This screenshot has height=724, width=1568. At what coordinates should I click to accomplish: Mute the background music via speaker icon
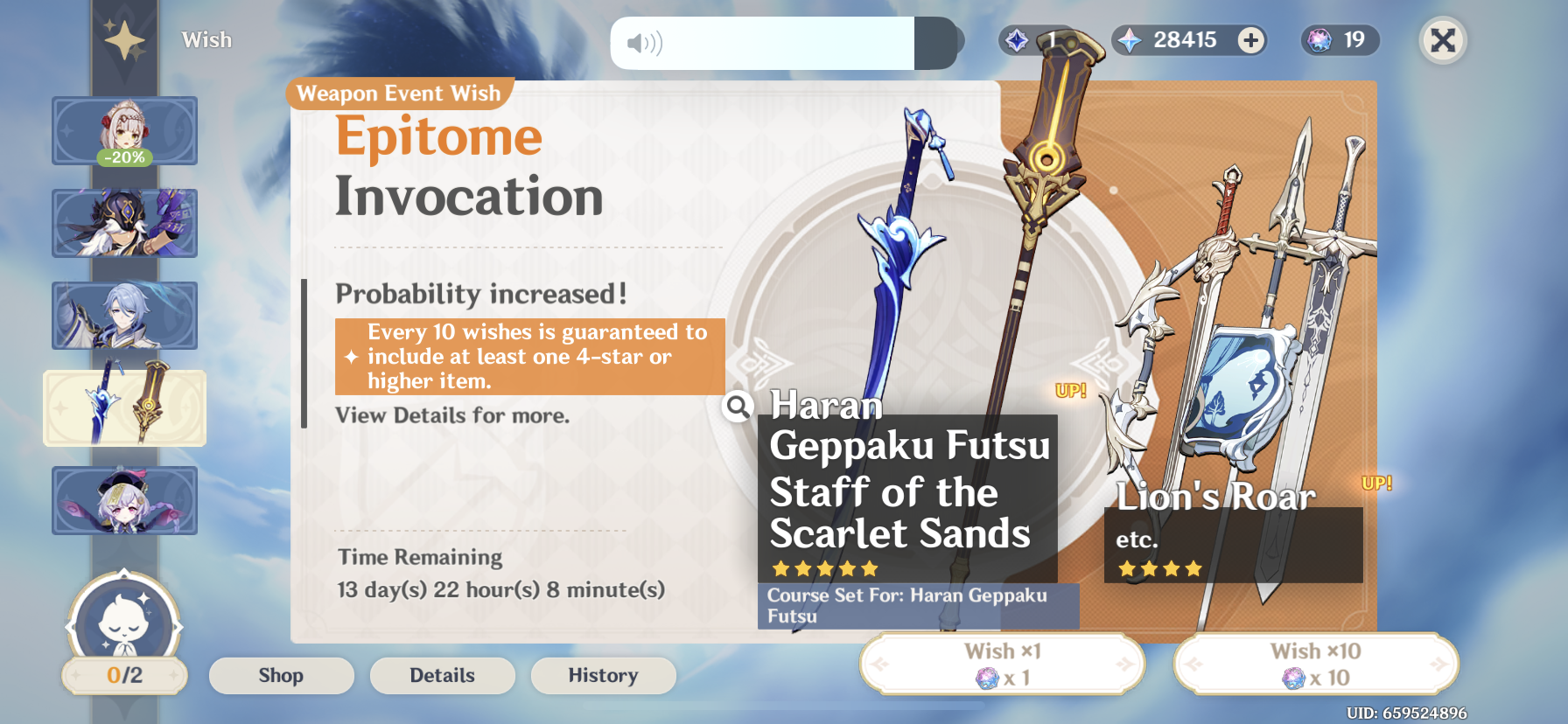pos(645,42)
